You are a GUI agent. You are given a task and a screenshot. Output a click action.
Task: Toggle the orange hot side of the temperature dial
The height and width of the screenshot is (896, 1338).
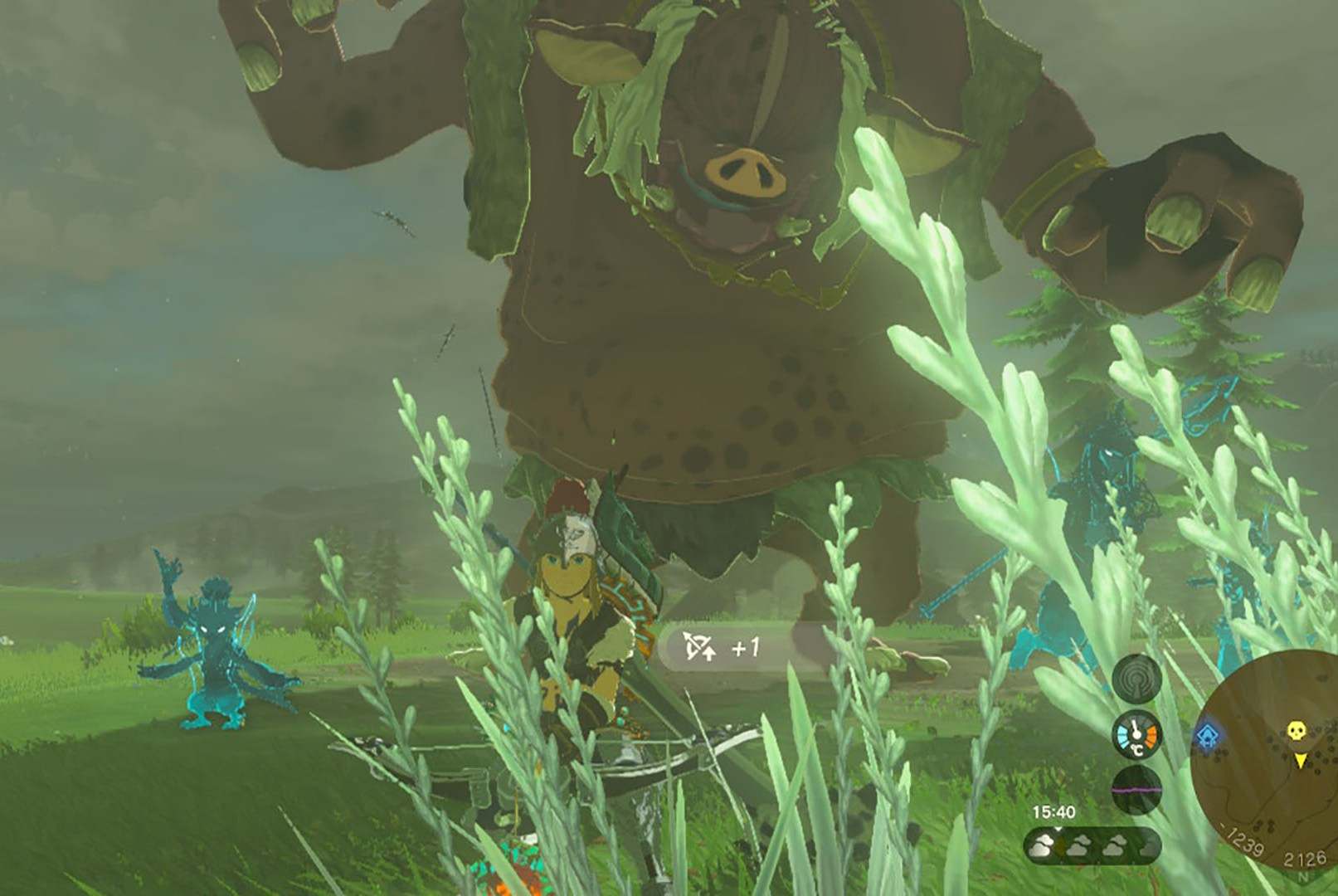point(1151,734)
